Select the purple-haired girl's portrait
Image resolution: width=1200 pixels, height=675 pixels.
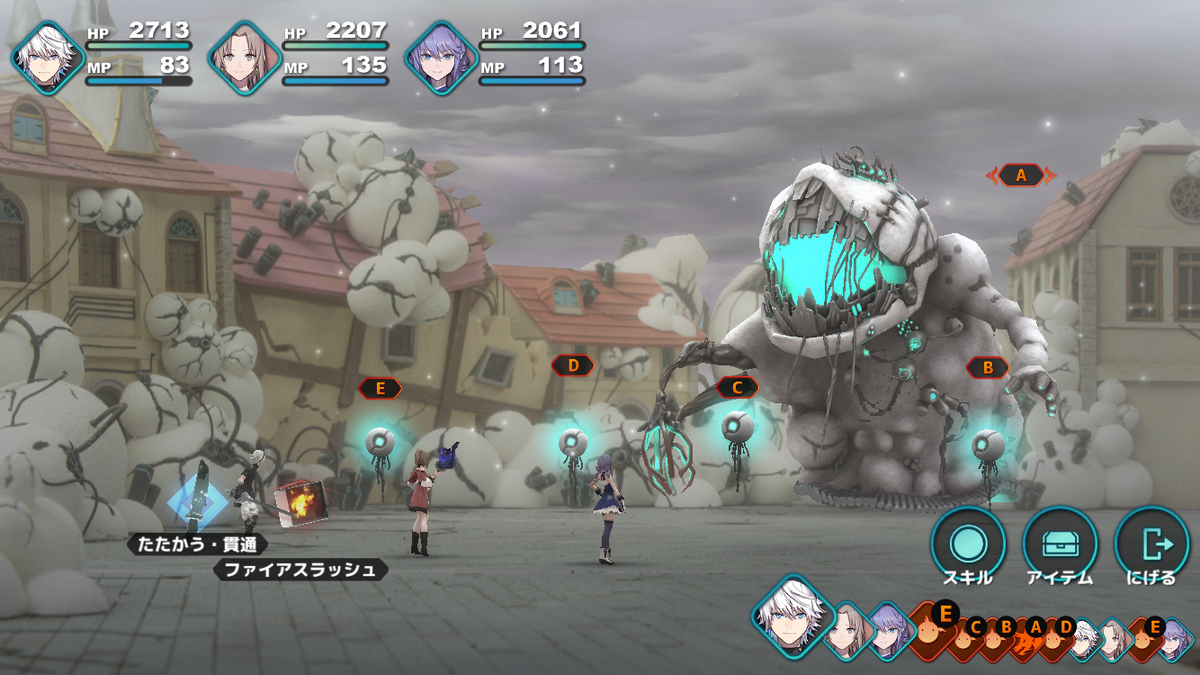tap(440, 57)
